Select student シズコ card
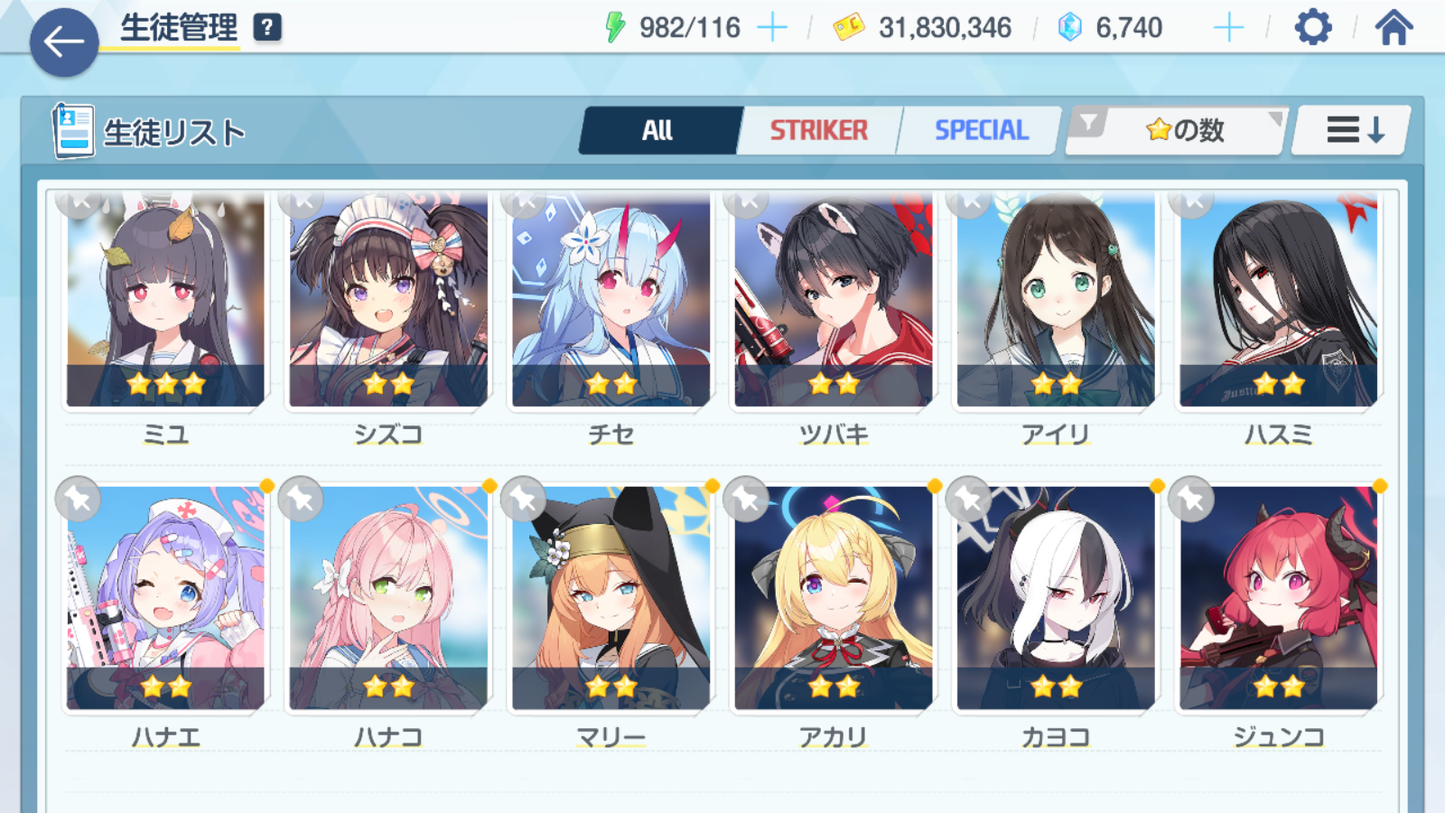 click(x=388, y=300)
